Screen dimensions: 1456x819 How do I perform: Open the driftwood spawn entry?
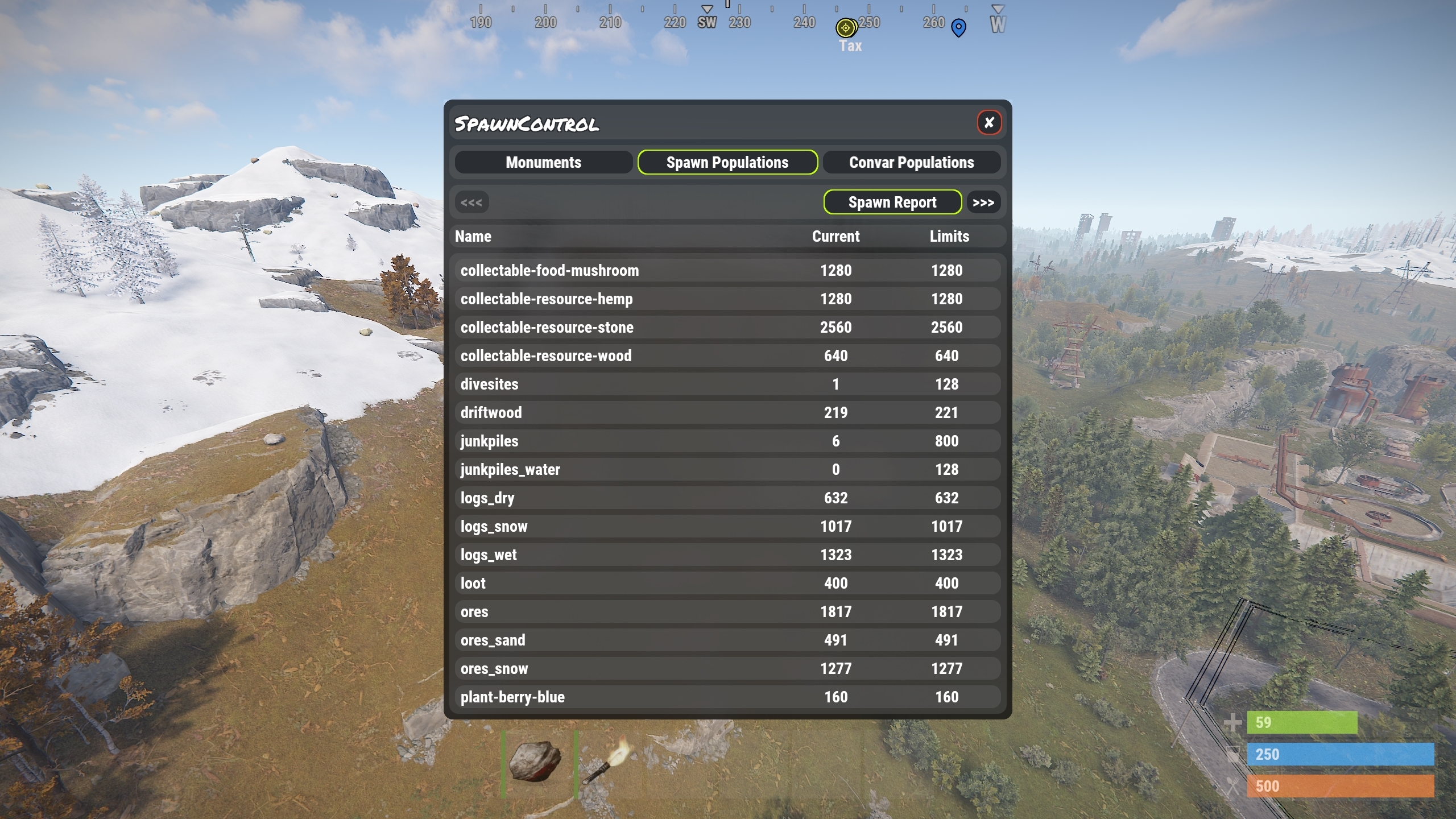(x=727, y=413)
